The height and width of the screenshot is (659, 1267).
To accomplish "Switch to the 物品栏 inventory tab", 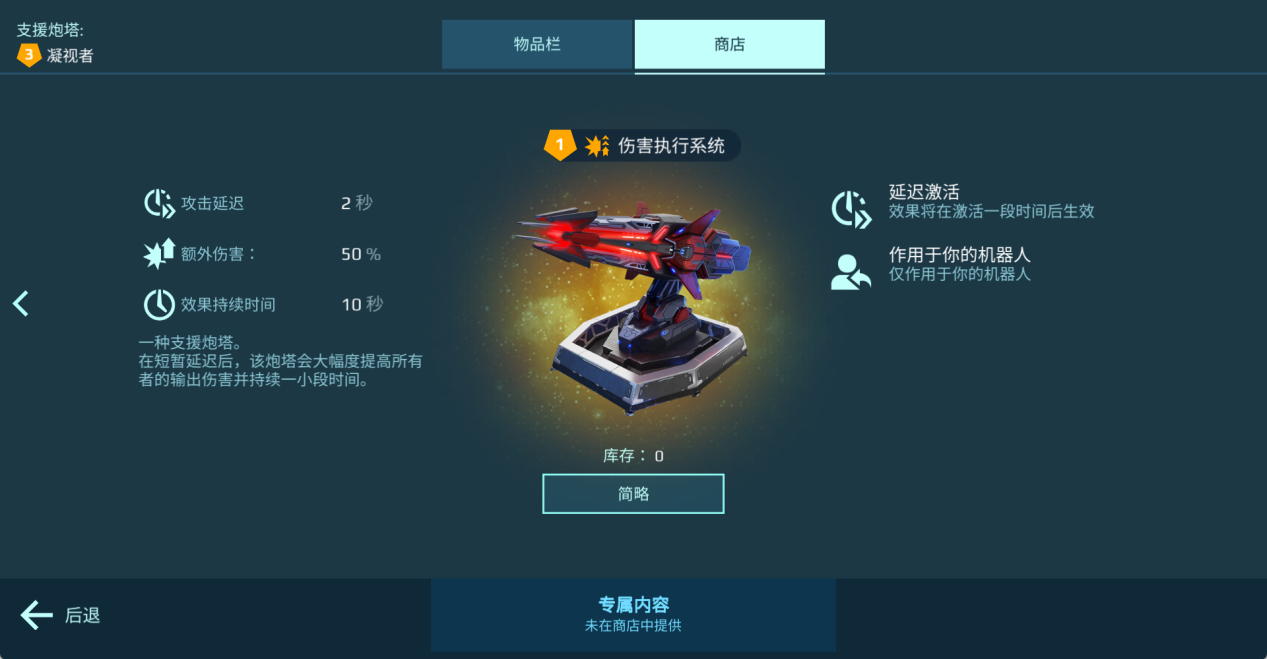I will pos(537,45).
